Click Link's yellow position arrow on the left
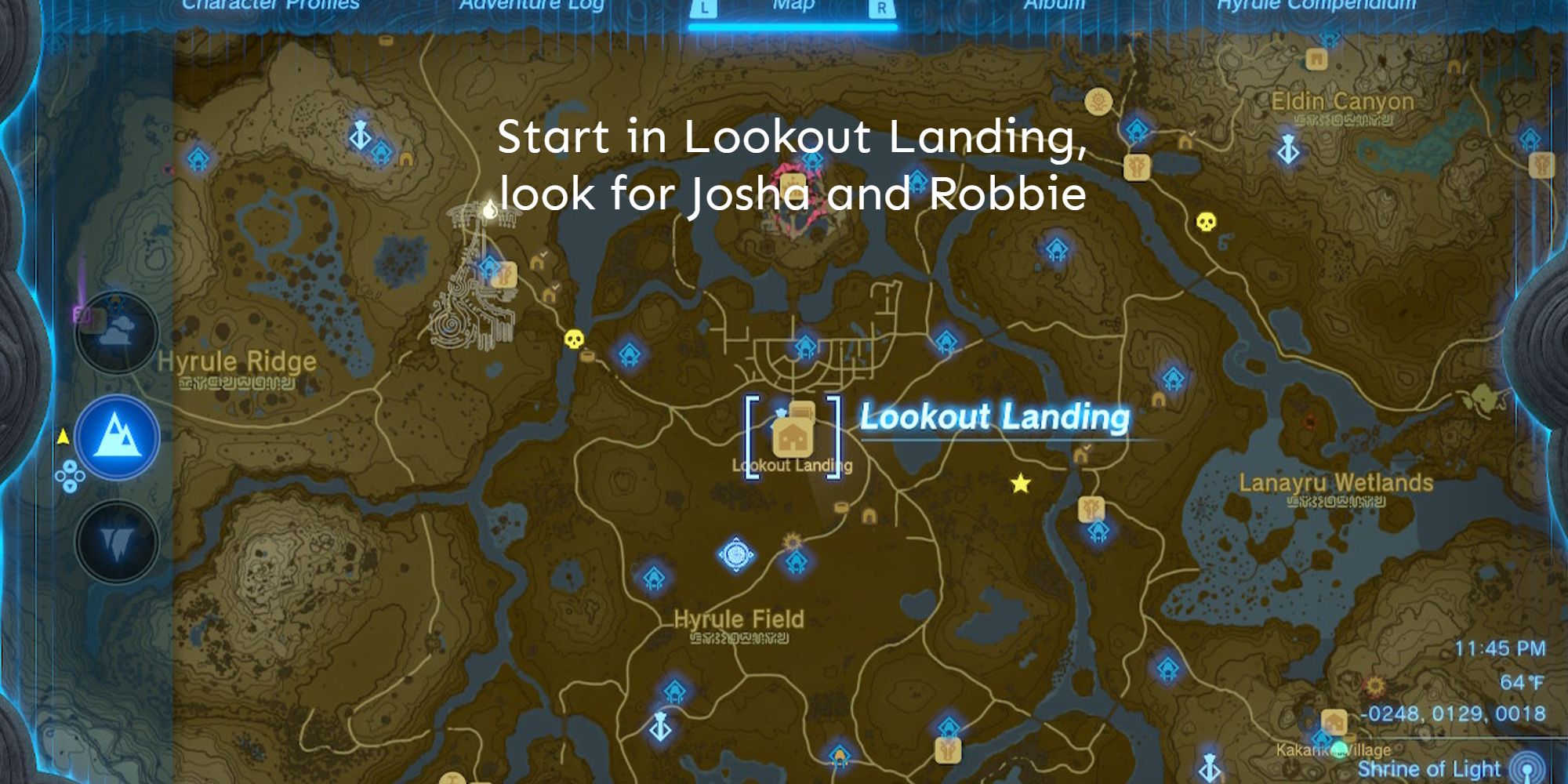This screenshot has height=784, width=1568. (x=63, y=436)
